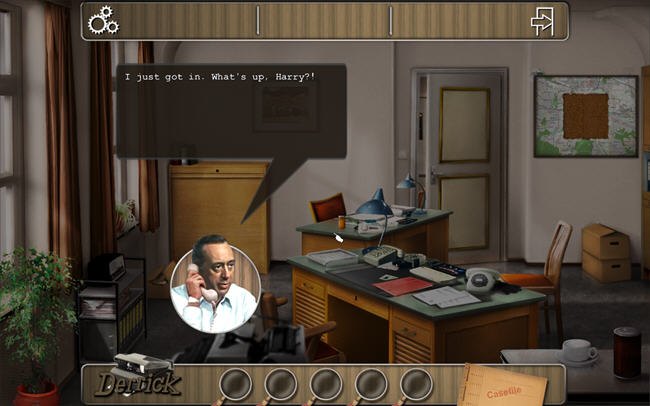The width and height of the screenshot is (650, 406).
Task: Click the exit door icon
Action: (x=542, y=21)
